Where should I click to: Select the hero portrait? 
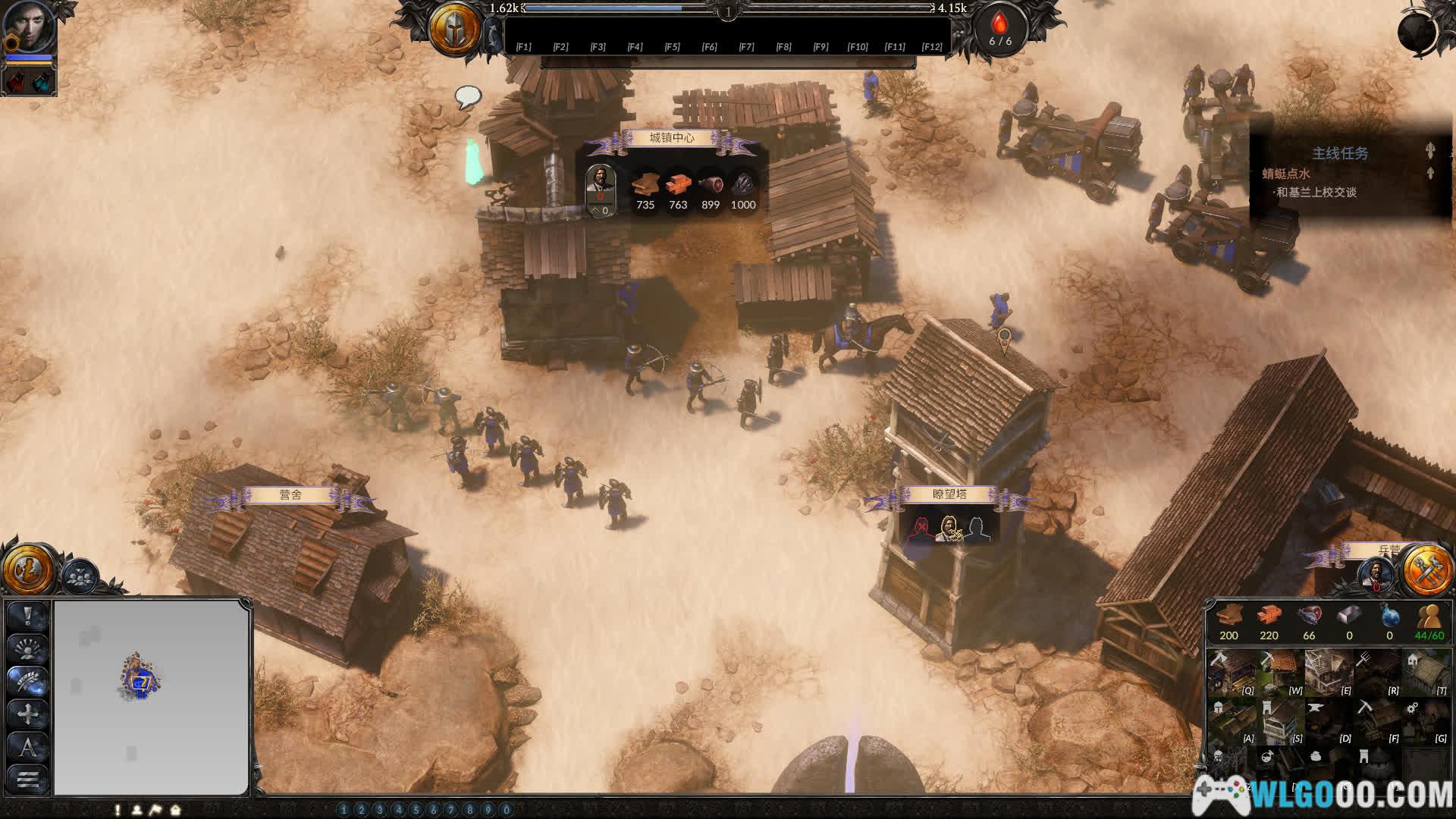coord(30,27)
